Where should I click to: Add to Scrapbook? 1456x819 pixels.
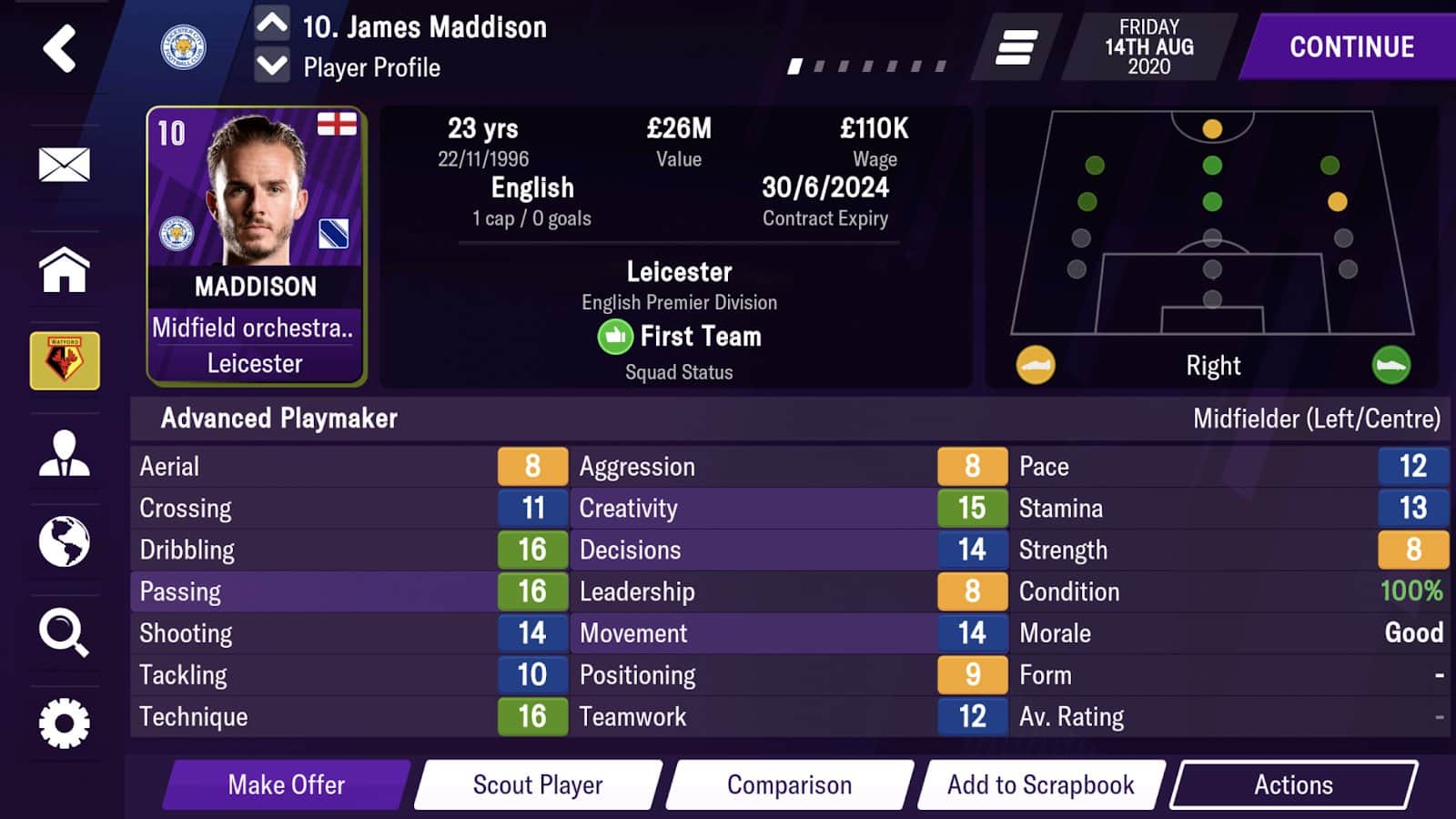pyautogui.click(x=1040, y=784)
